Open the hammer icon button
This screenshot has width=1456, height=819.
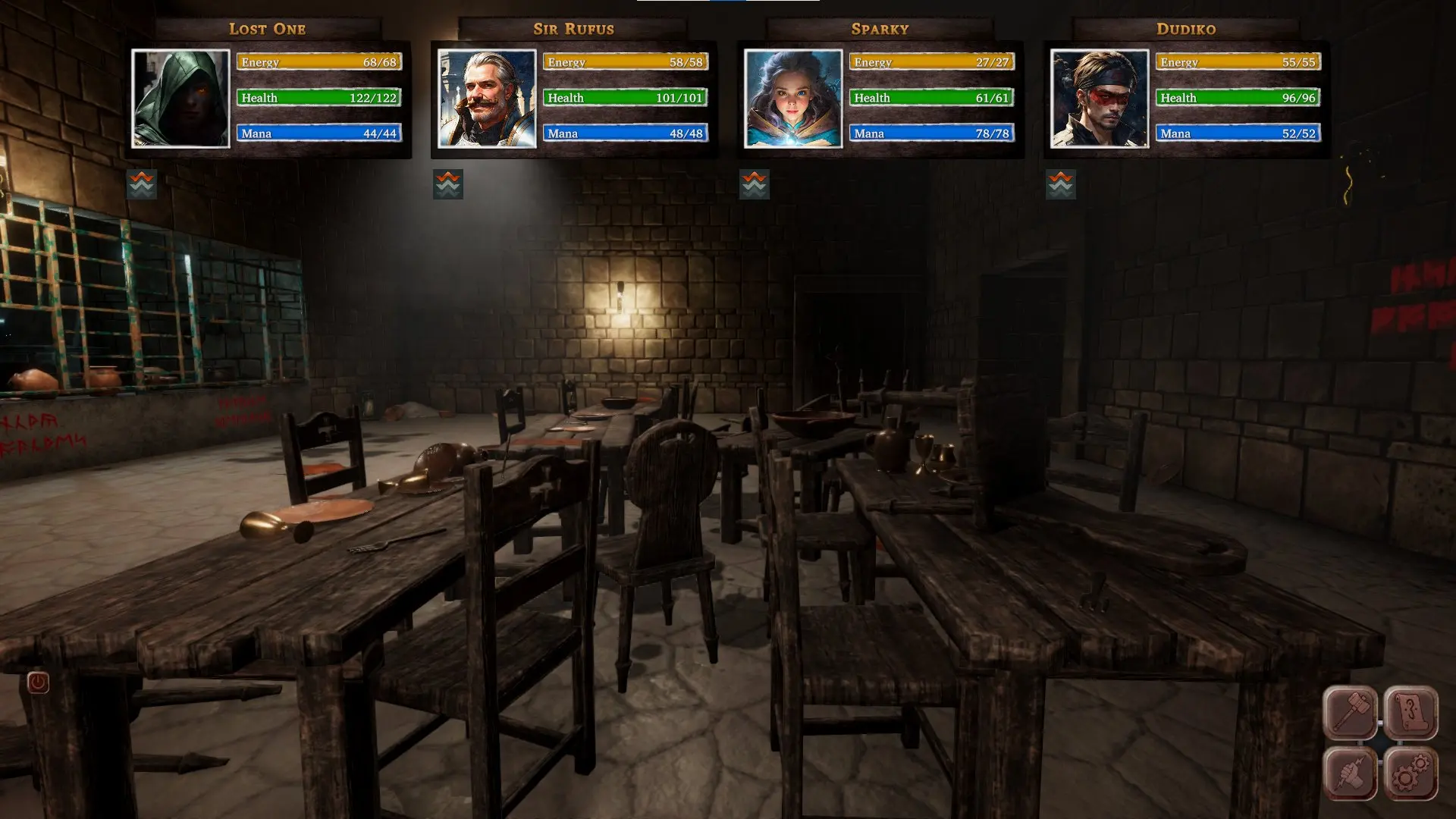pos(1351,713)
